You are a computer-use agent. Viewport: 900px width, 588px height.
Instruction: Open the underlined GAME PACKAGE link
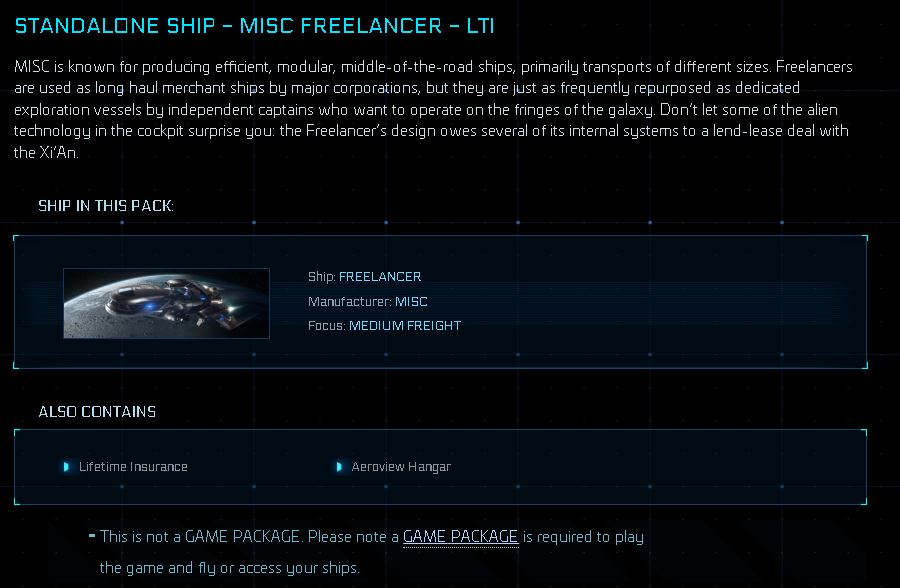(460, 537)
